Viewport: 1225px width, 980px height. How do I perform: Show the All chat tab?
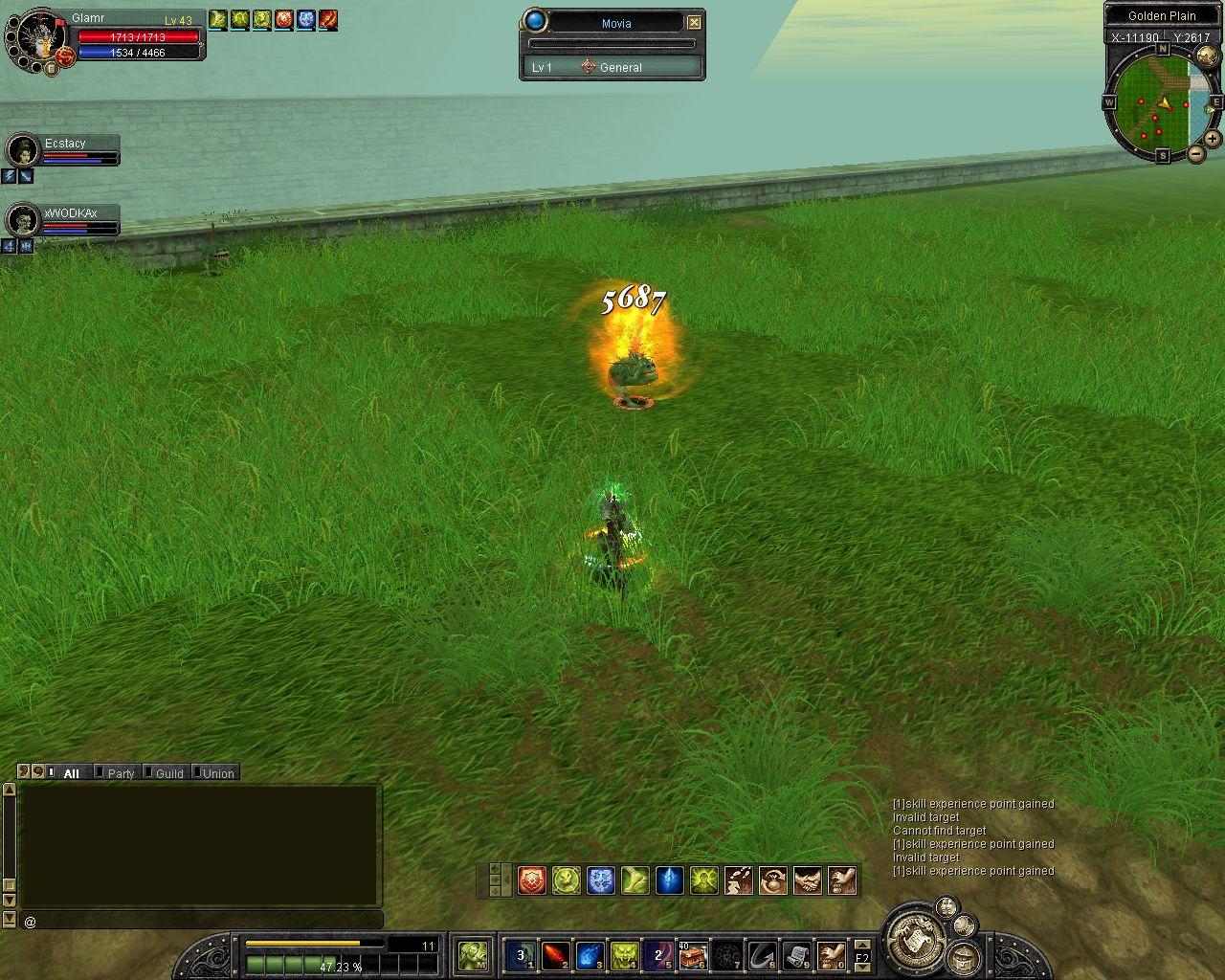click(x=71, y=773)
